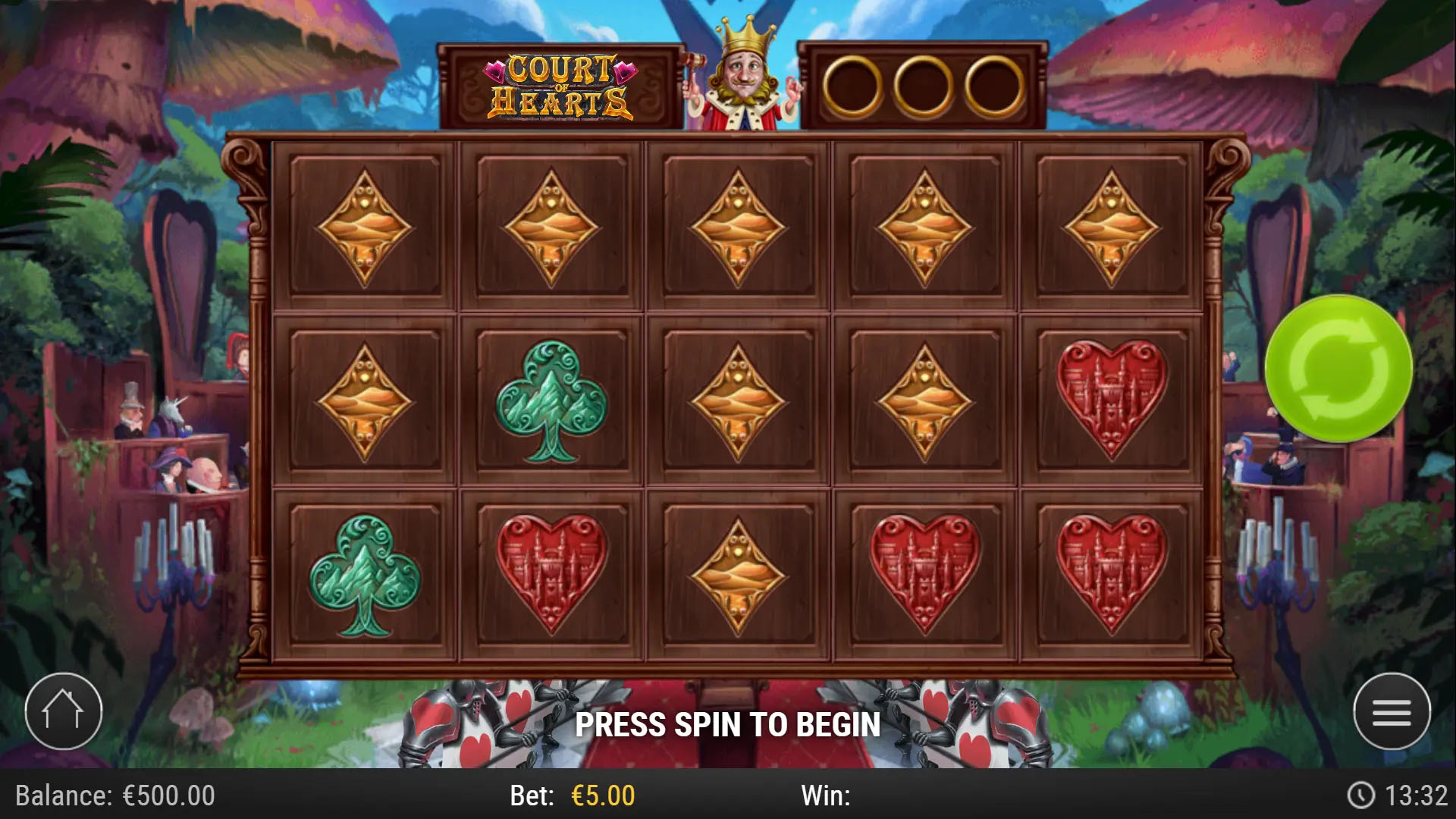The width and height of the screenshot is (1456, 819).
Task: Click the golden diamond symbol on the first reel
Action: pos(367,224)
